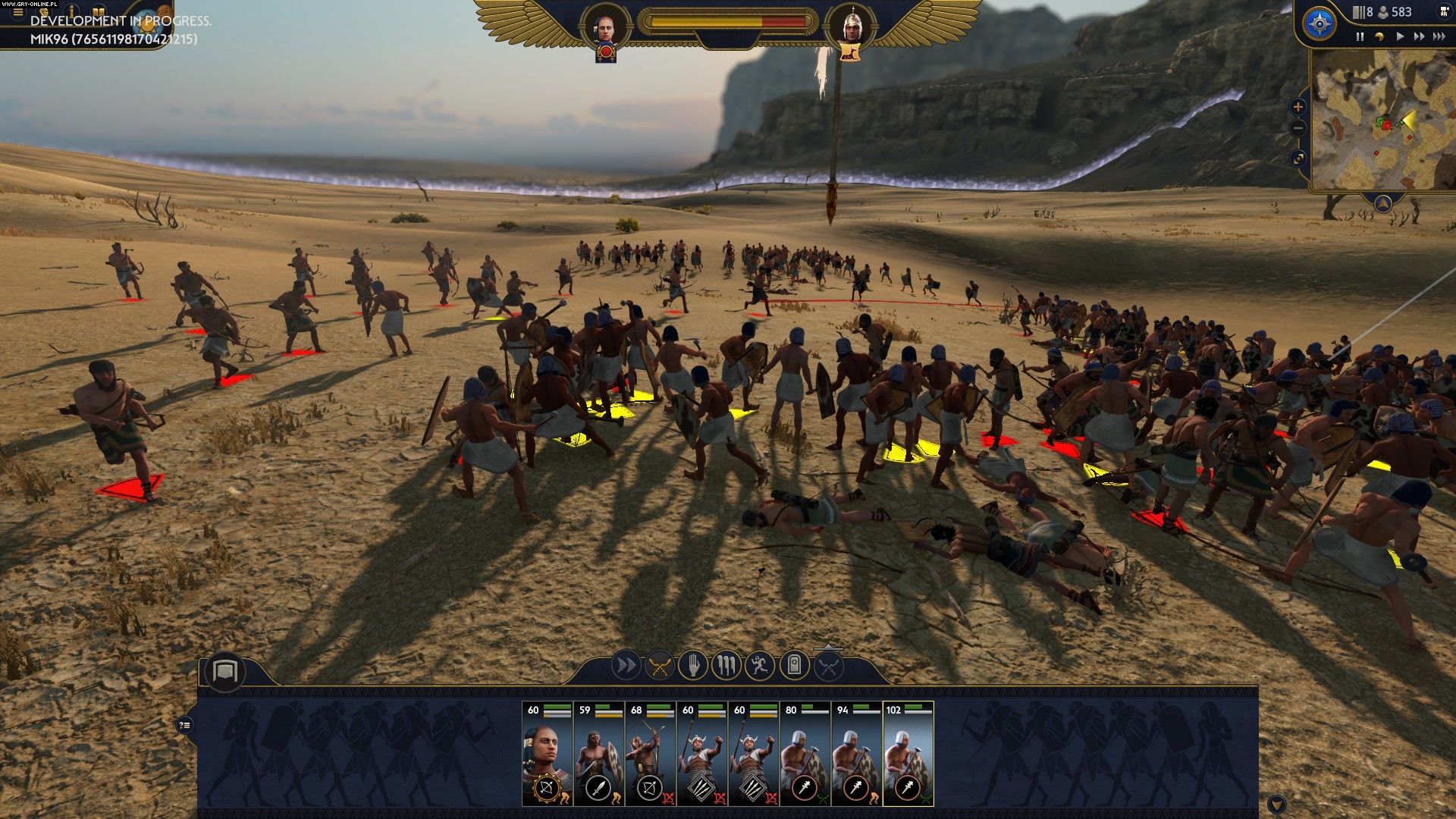Select the archer unit card with 68 men

(651, 754)
